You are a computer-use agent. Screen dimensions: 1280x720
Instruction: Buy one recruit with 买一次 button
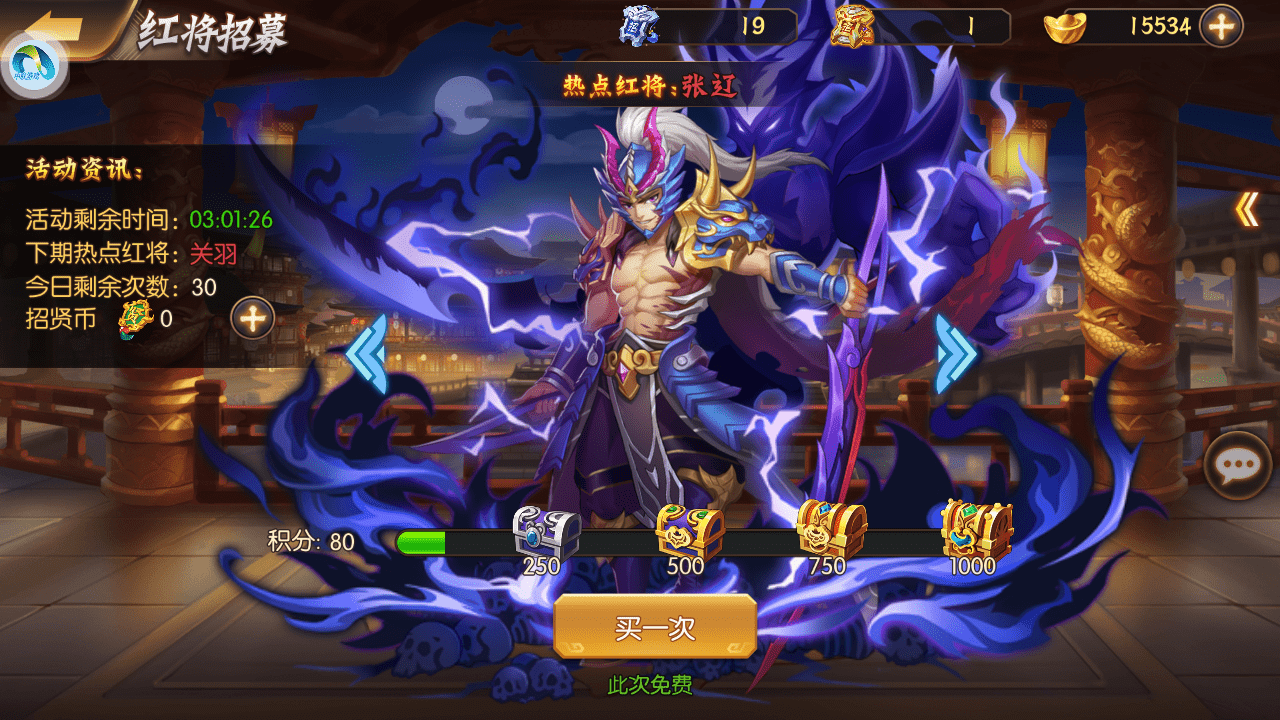[x=655, y=627]
